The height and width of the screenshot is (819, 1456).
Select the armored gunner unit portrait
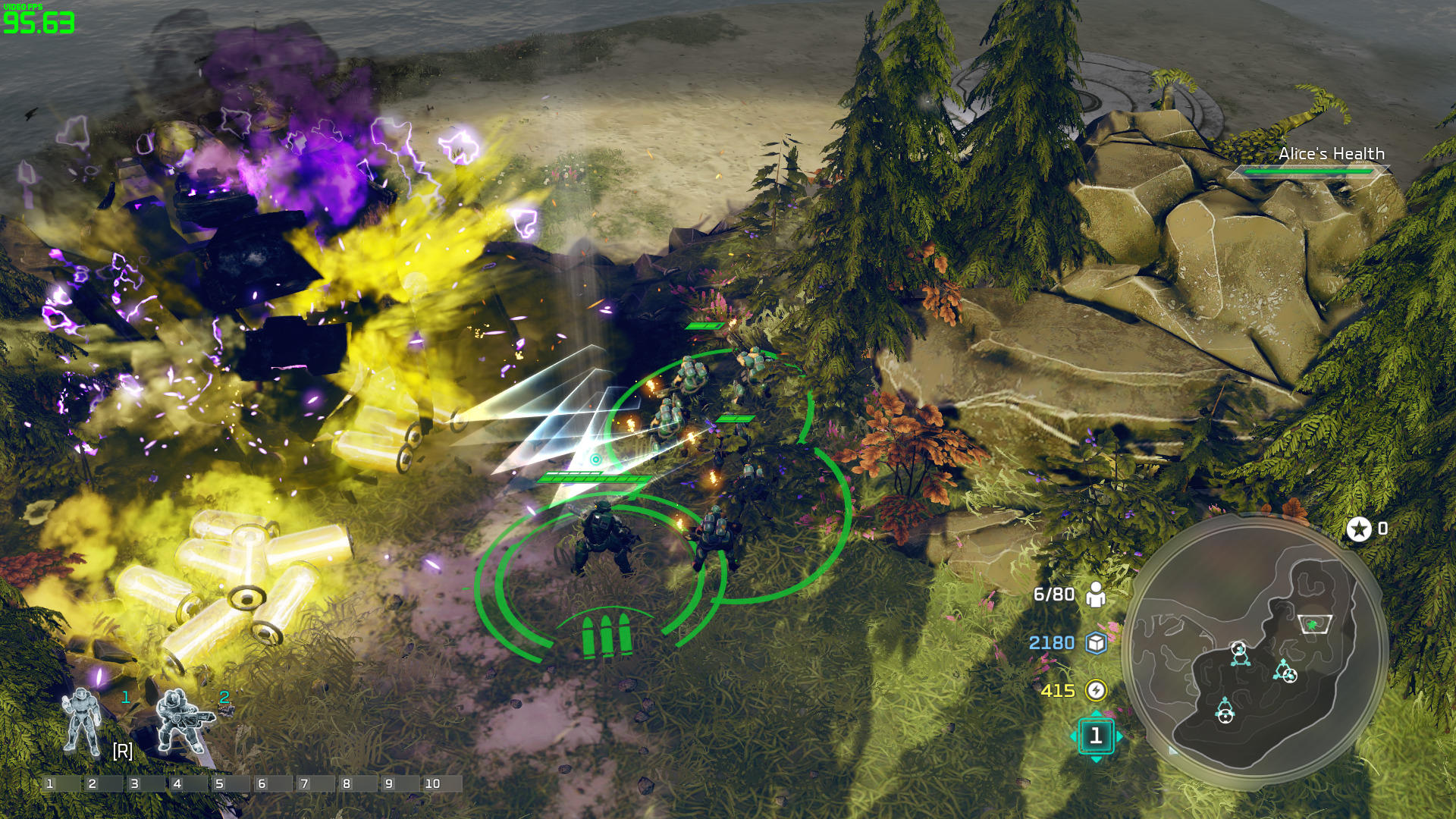coord(182,721)
